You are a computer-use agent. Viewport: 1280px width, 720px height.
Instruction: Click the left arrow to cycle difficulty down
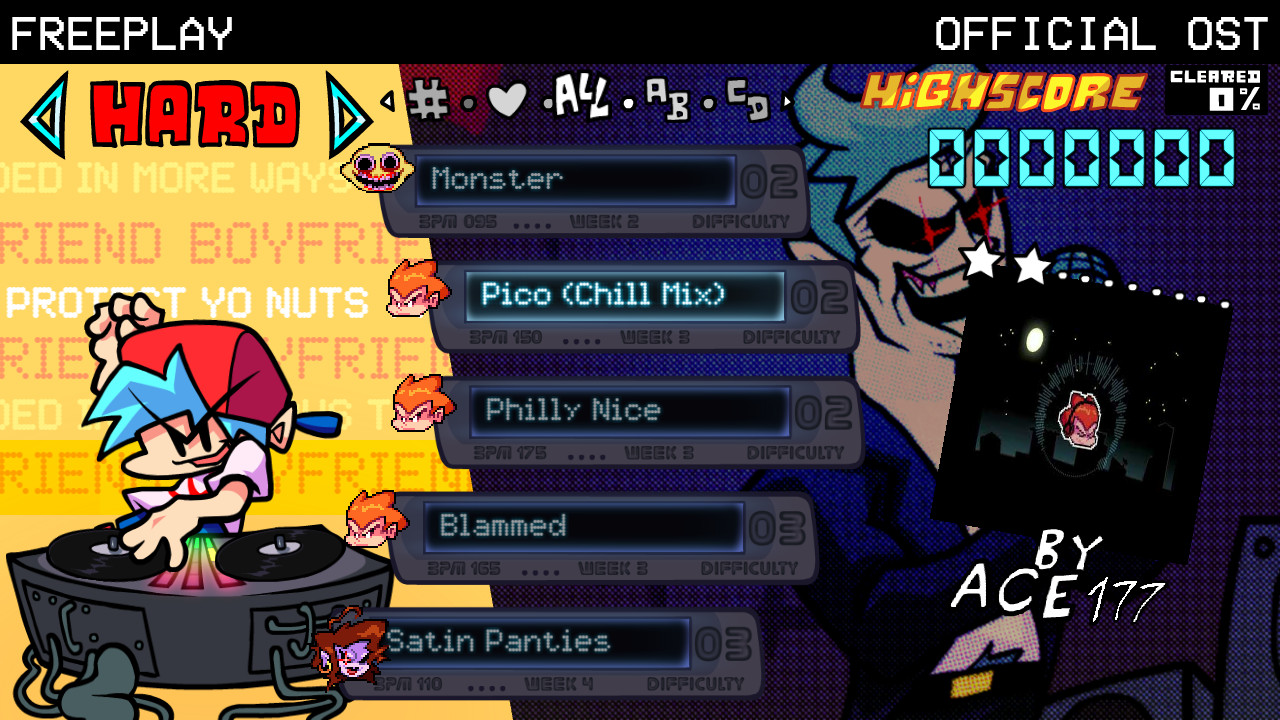pyautogui.click(x=48, y=112)
